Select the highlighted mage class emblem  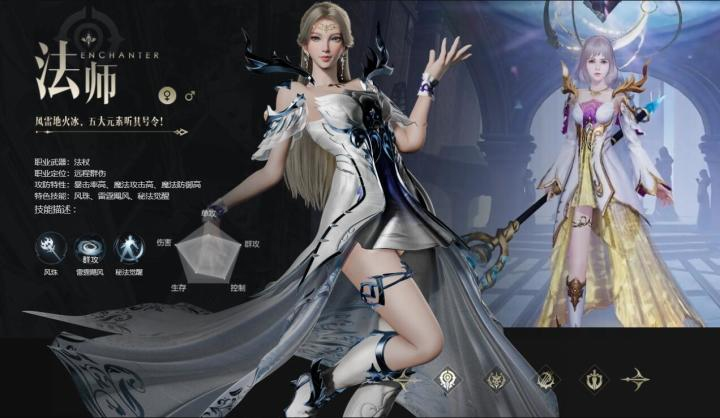coord(448,380)
